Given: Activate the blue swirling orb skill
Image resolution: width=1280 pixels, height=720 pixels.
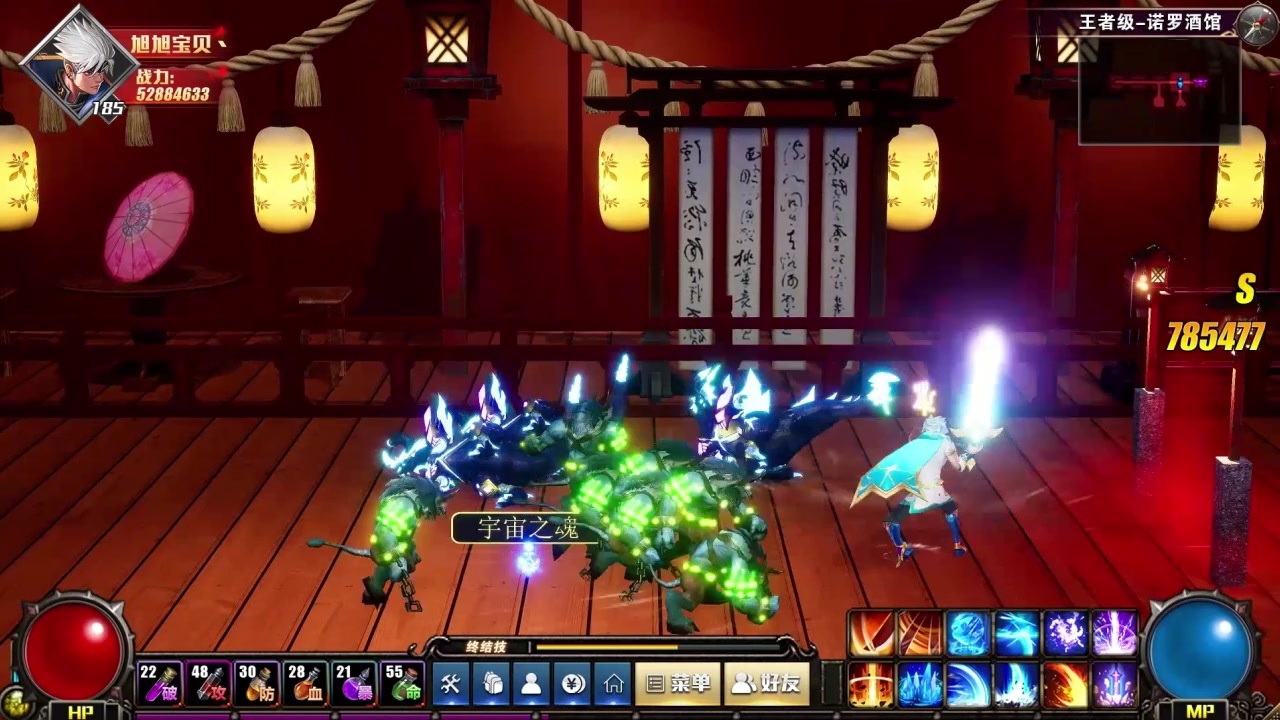Looking at the screenshot, I should pos(968,633).
